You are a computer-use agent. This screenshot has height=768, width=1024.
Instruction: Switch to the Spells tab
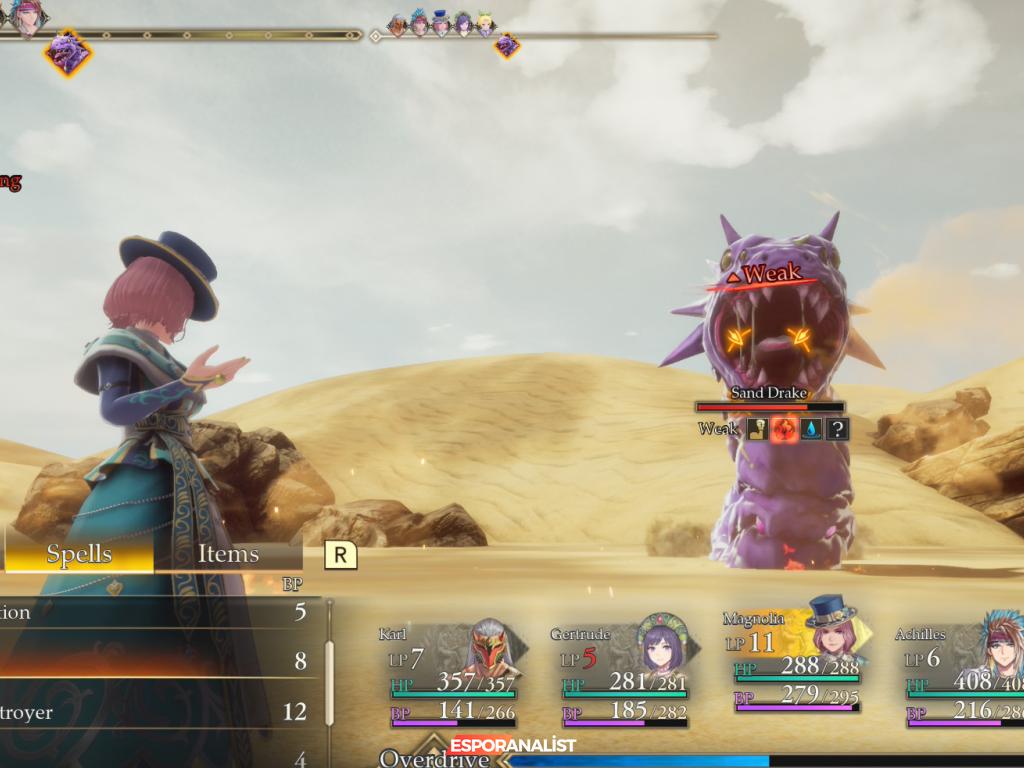(79, 554)
